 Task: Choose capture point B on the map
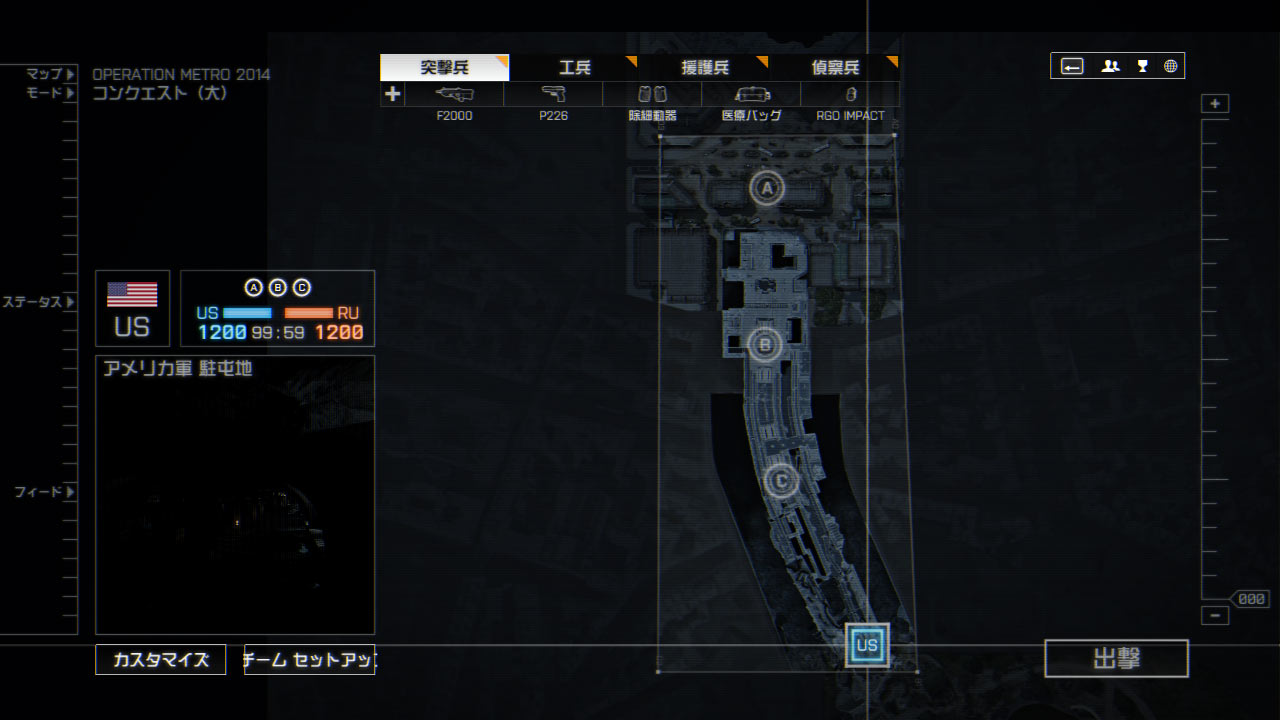[765, 345]
